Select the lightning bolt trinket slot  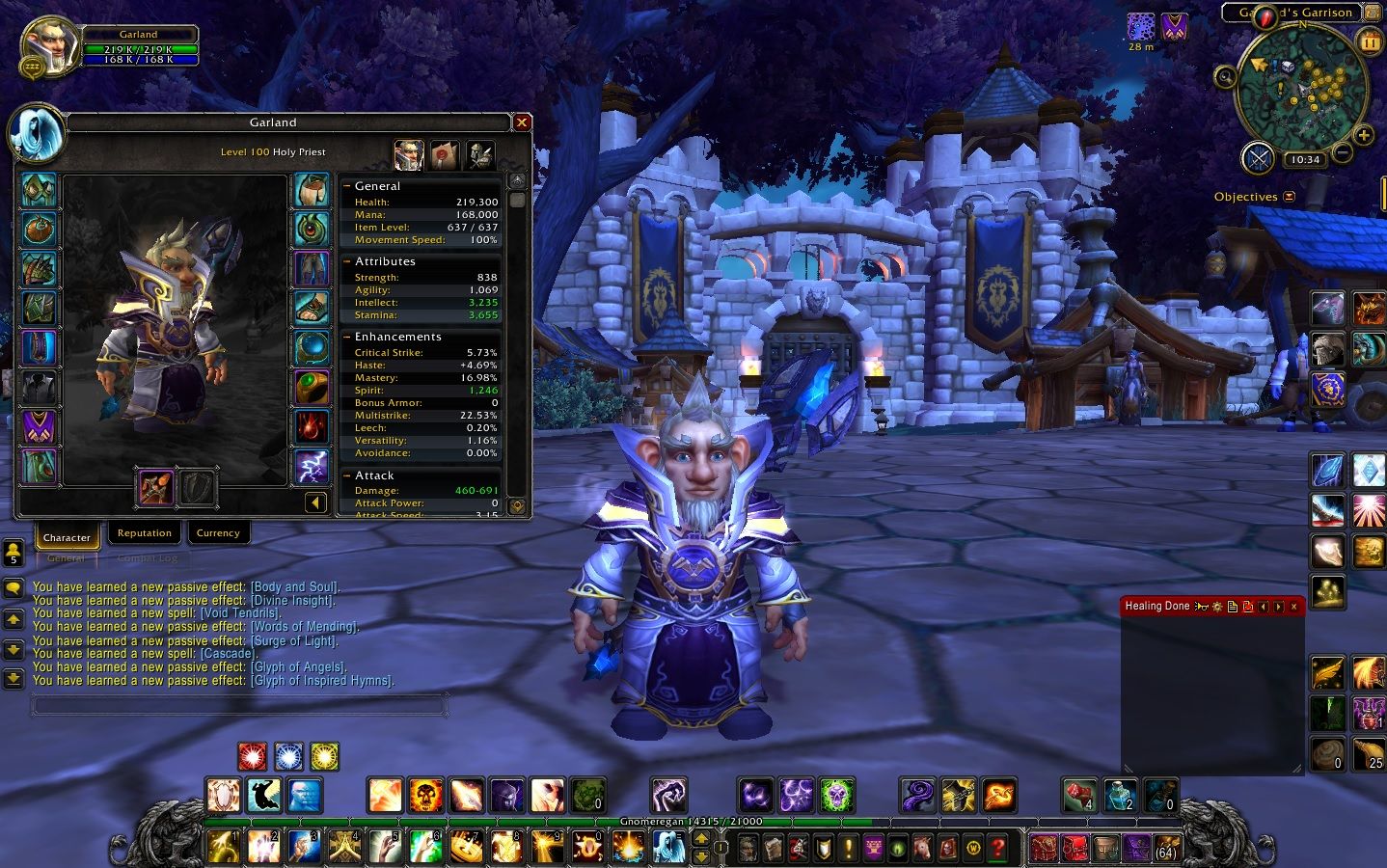tap(311, 466)
